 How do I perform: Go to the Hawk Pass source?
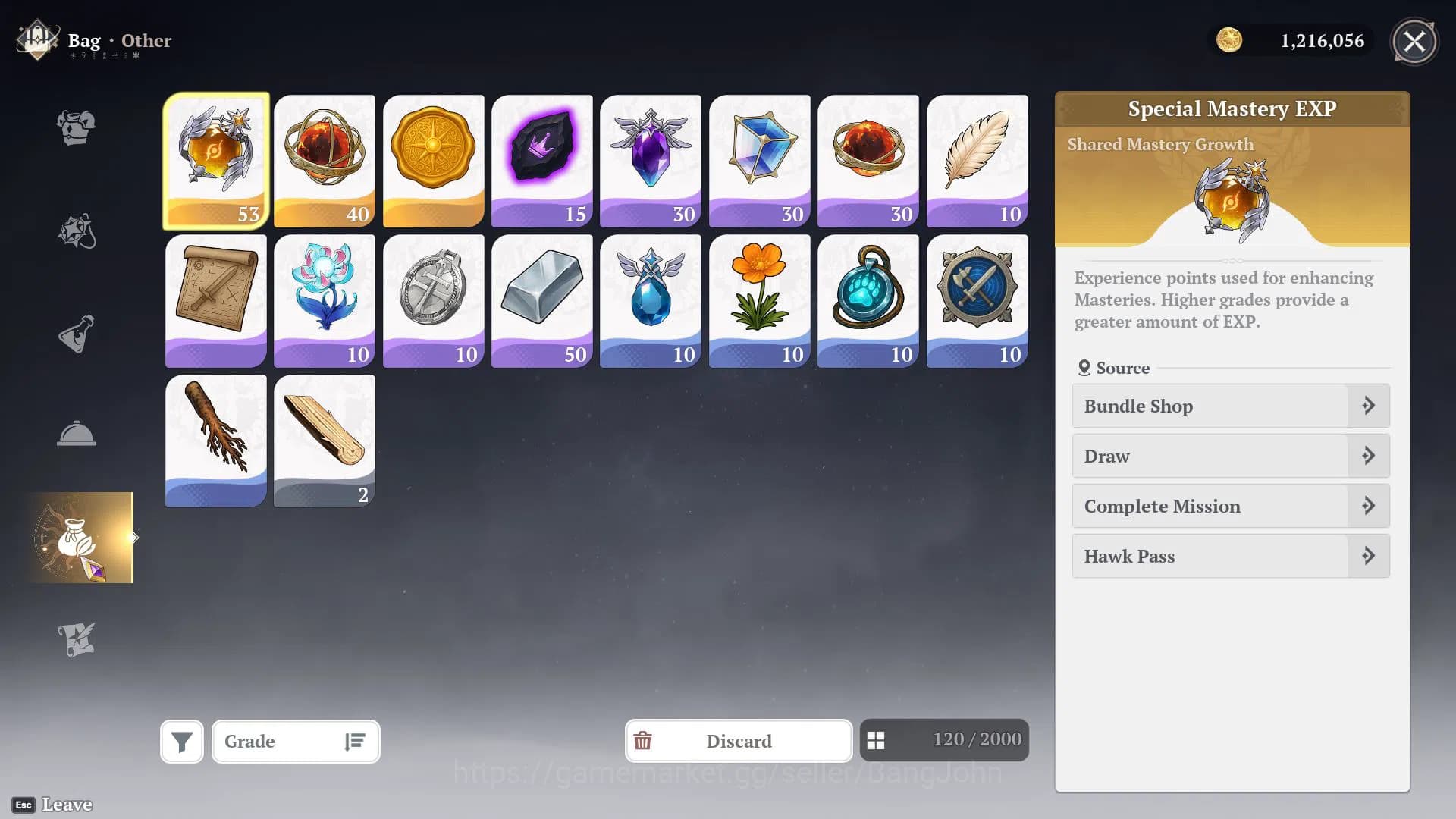pos(1230,556)
